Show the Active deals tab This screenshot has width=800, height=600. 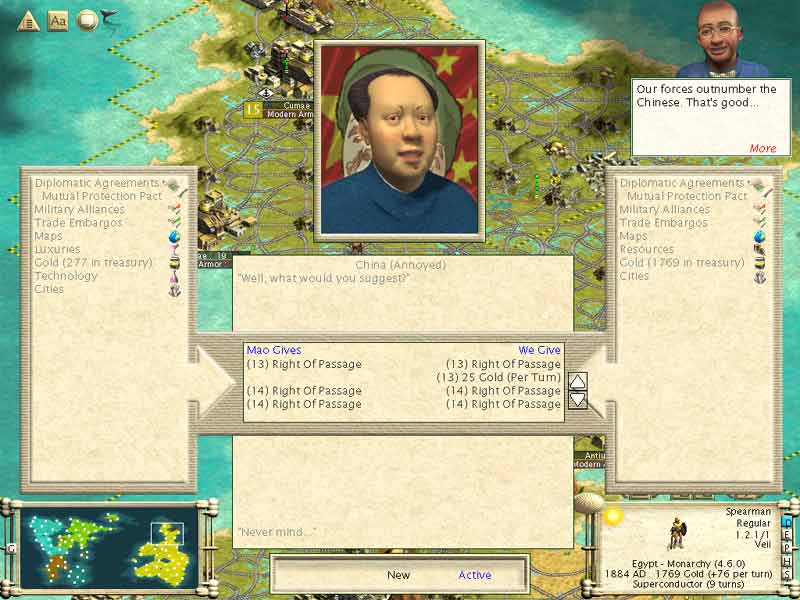(475, 575)
